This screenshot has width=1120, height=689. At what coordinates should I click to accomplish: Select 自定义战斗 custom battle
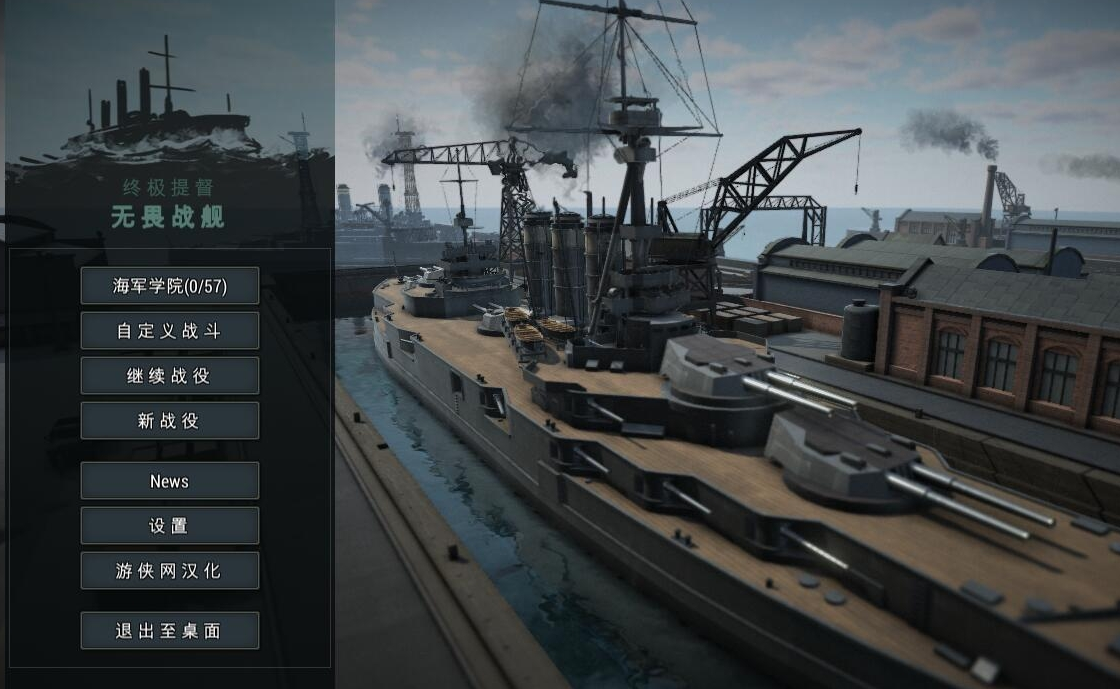click(x=170, y=331)
